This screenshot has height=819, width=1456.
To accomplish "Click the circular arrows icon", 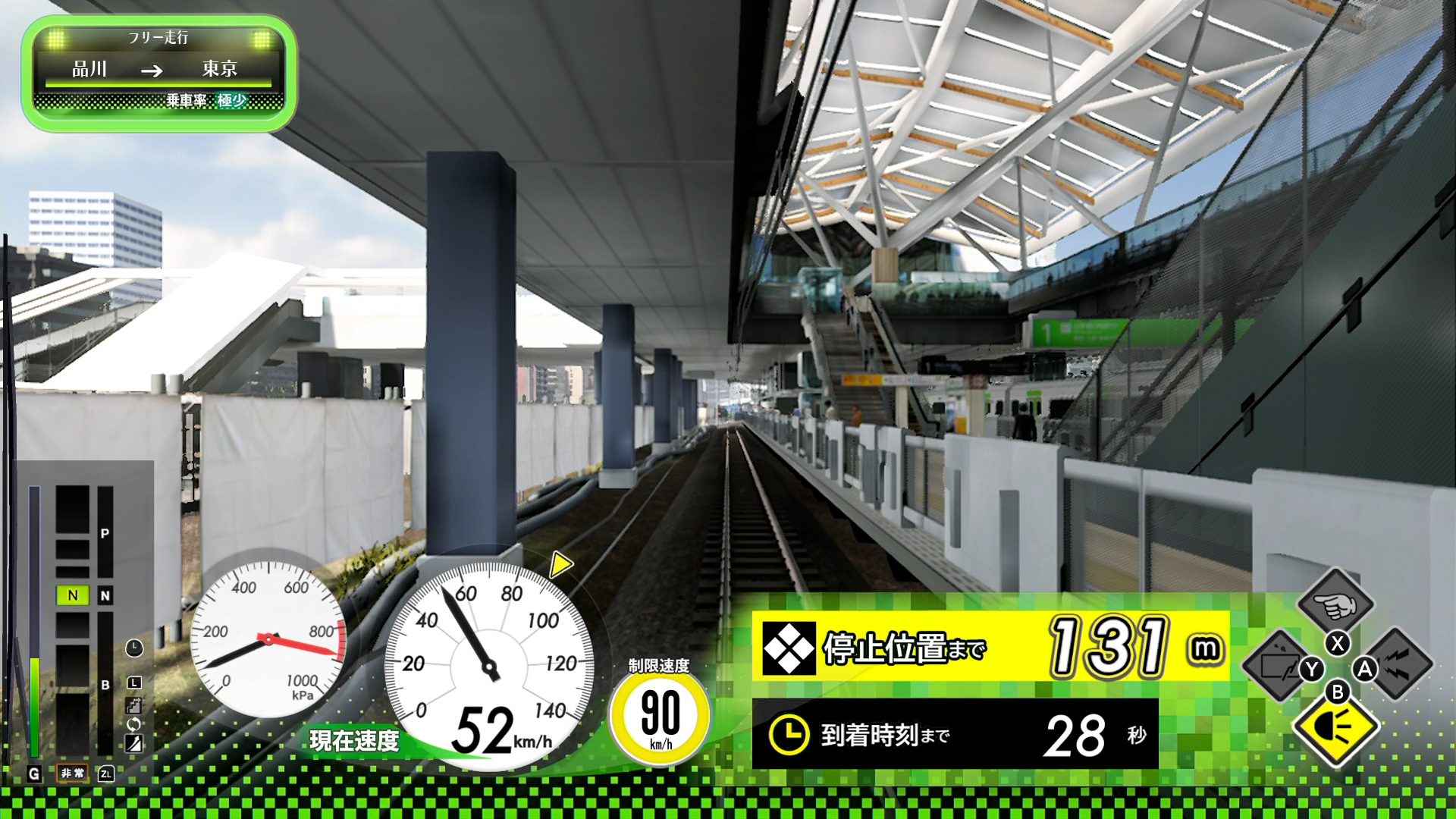I will (133, 724).
